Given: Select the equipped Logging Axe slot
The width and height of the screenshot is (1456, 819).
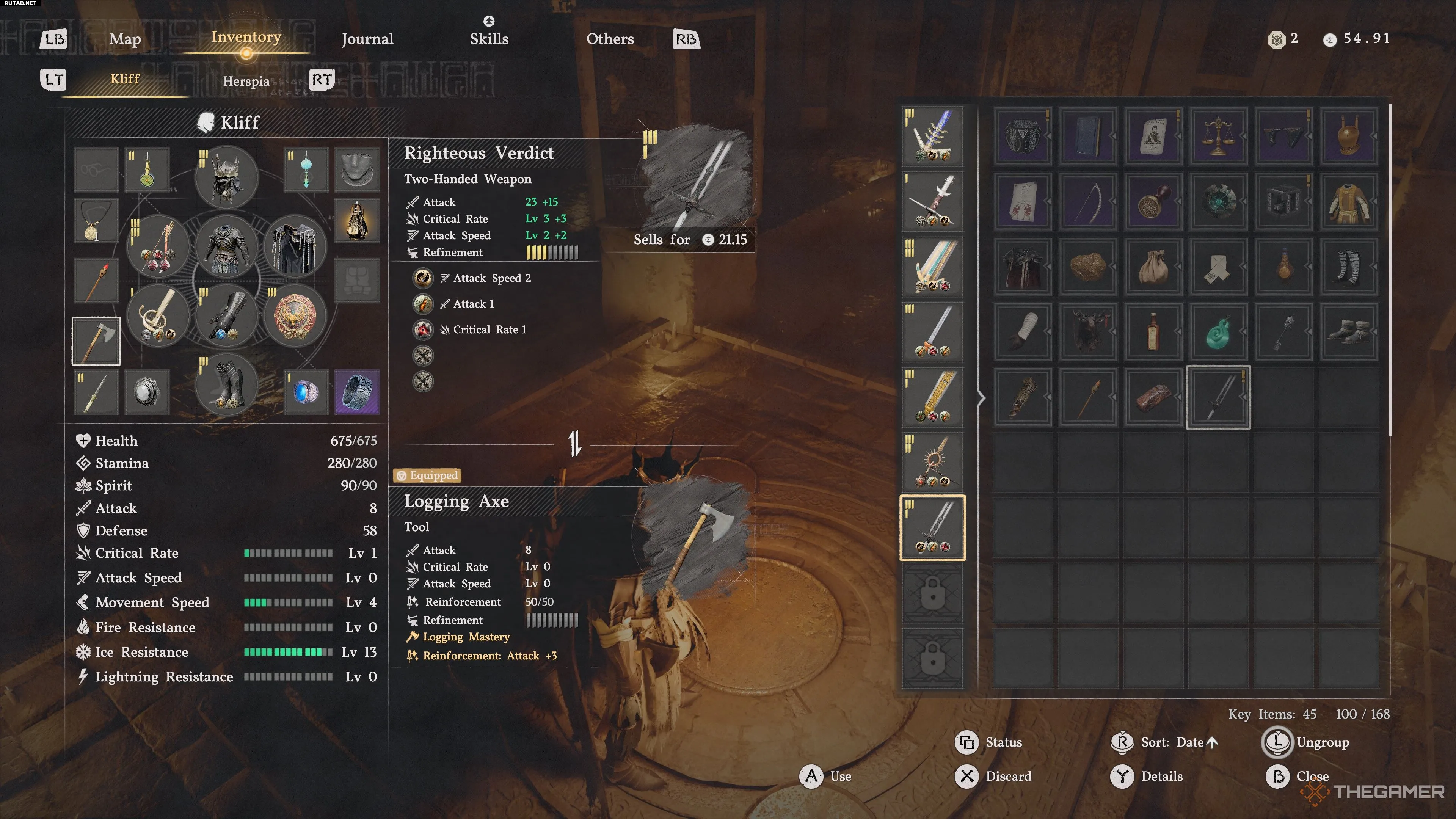Looking at the screenshot, I should (96, 341).
